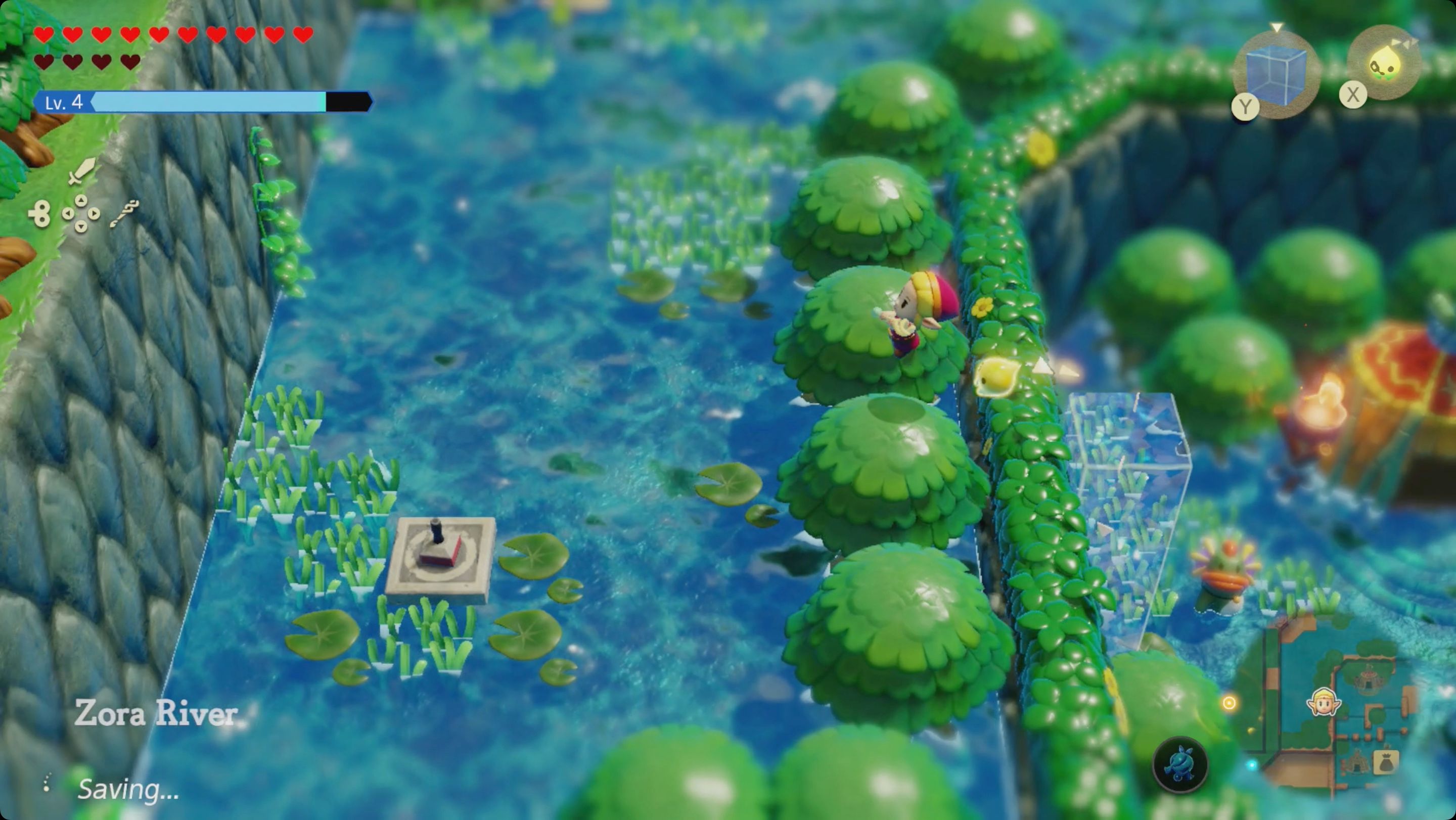Toggle the glowing orange waypoint on the minimap
This screenshot has height=820, width=1456.
pyautogui.click(x=1230, y=704)
